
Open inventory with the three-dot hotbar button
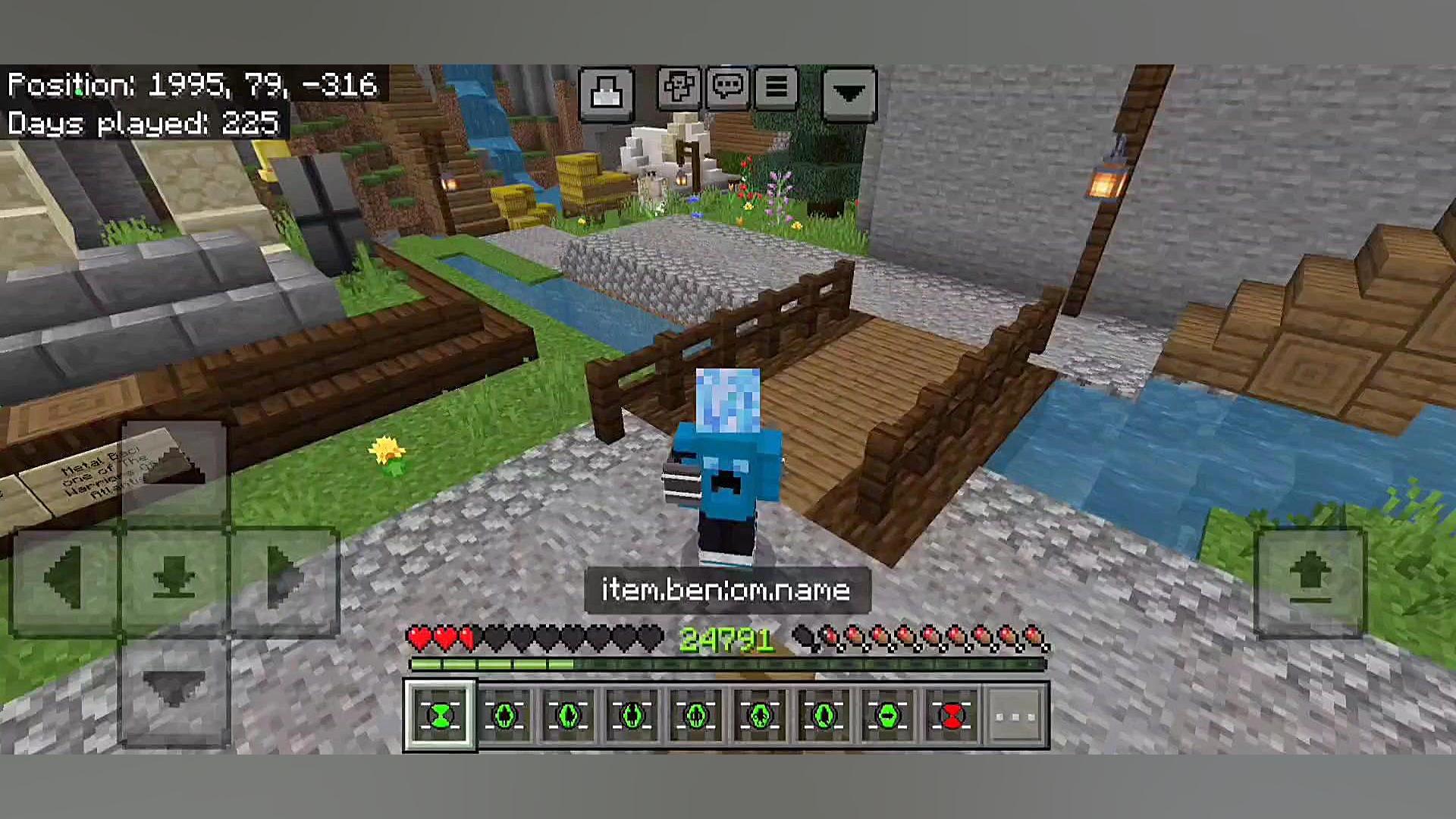tap(1015, 716)
